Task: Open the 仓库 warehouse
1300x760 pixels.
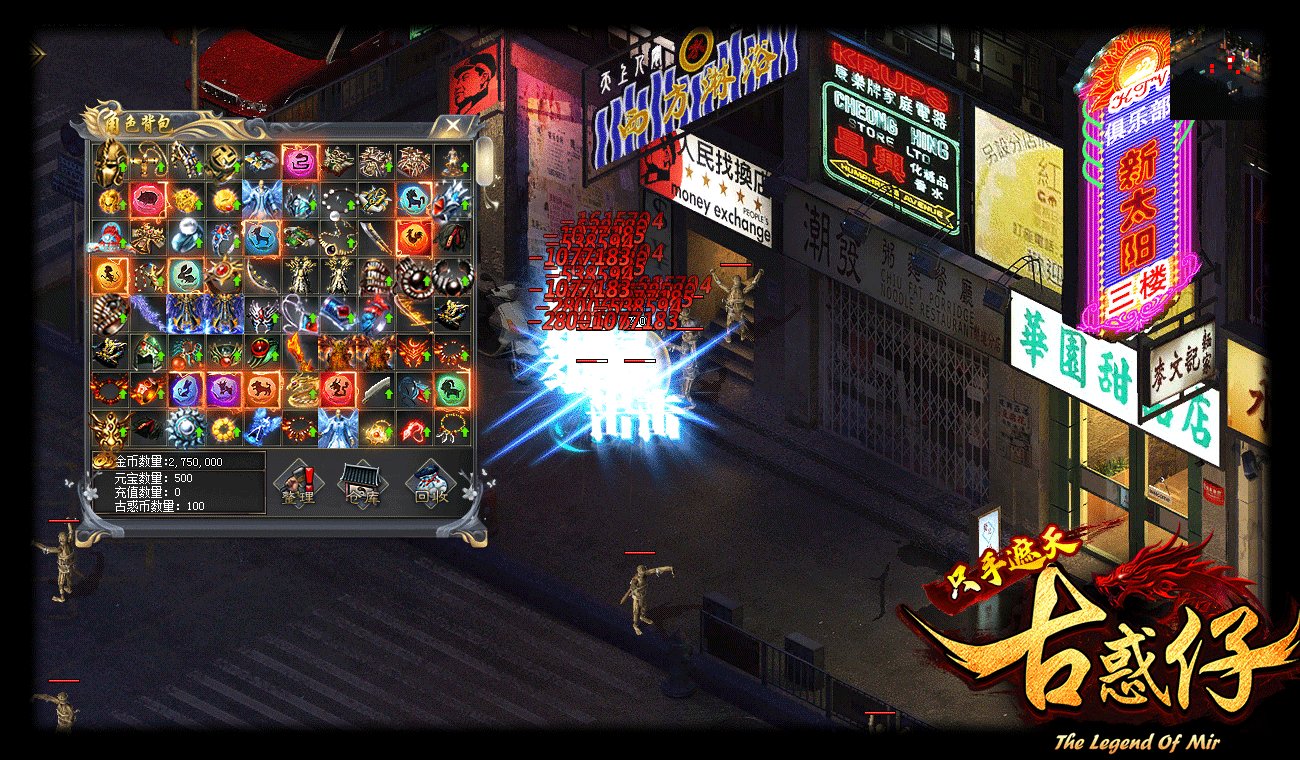Action: pyautogui.click(x=361, y=484)
